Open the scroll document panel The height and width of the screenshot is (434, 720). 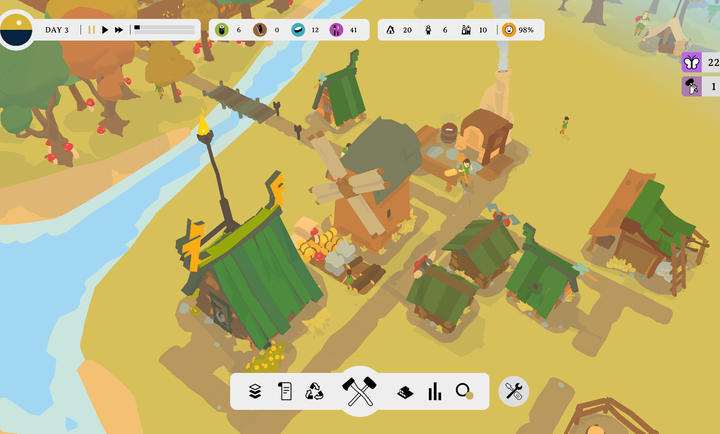point(285,391)
